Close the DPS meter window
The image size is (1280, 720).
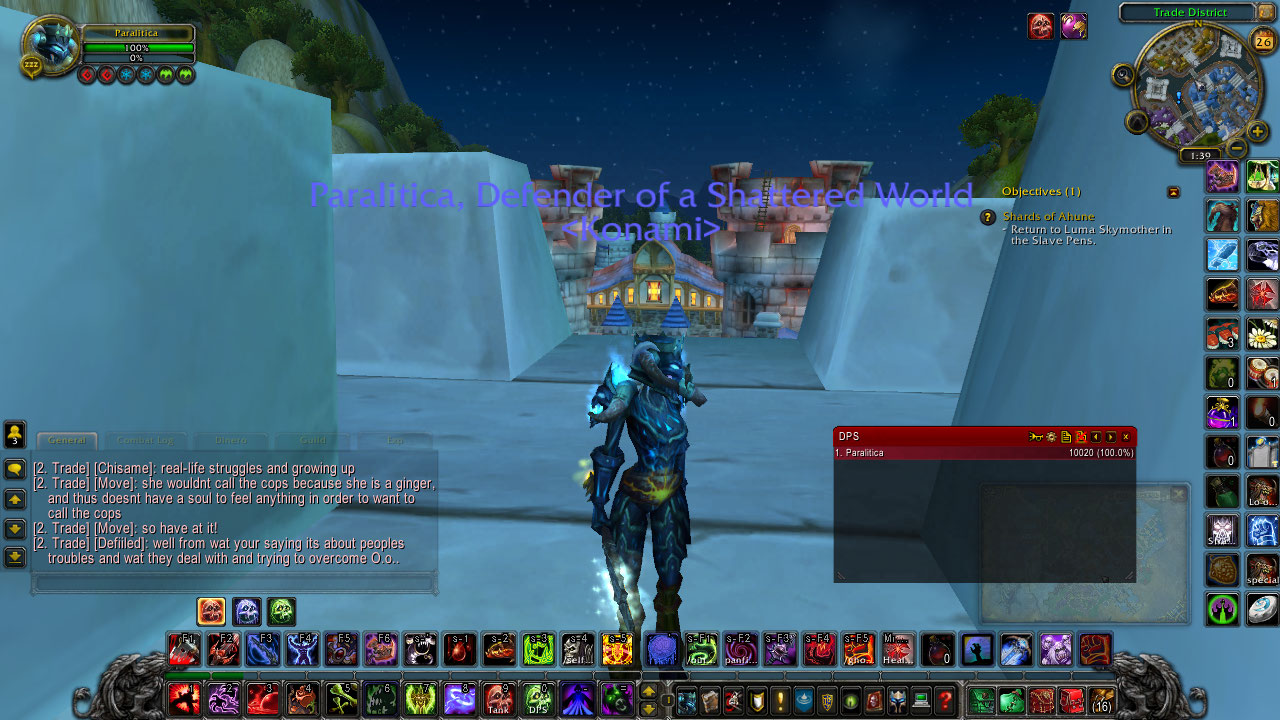[1126, 437]
